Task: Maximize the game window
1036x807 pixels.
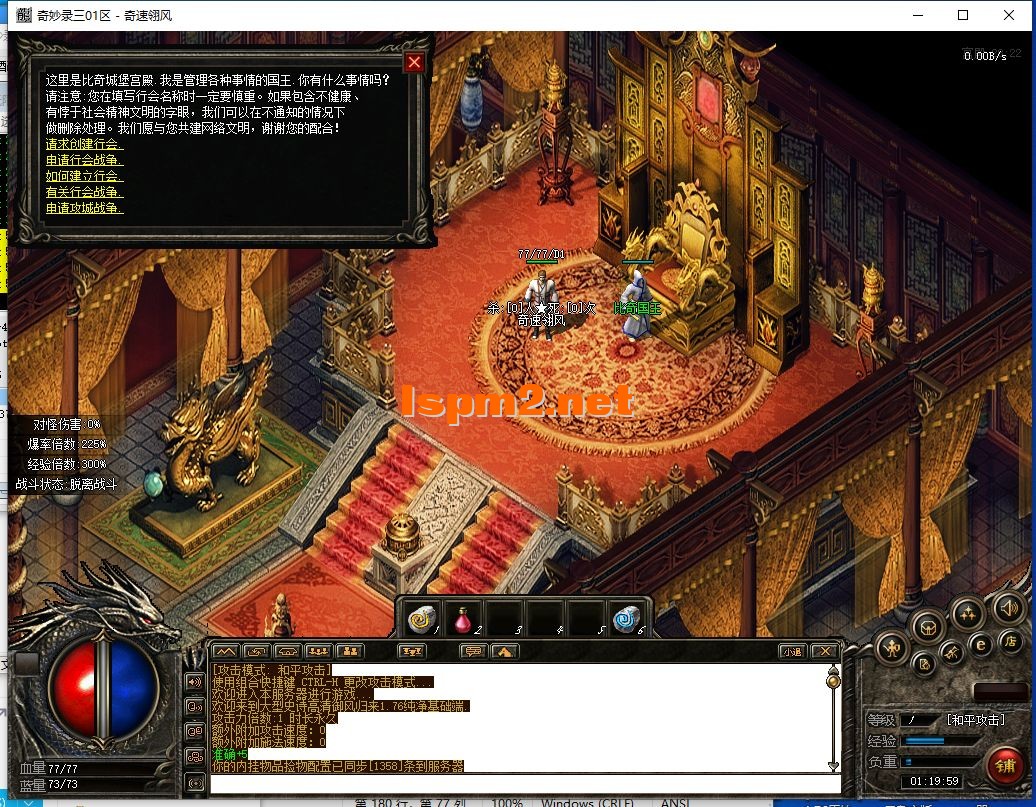Action: tap(963, 15)
